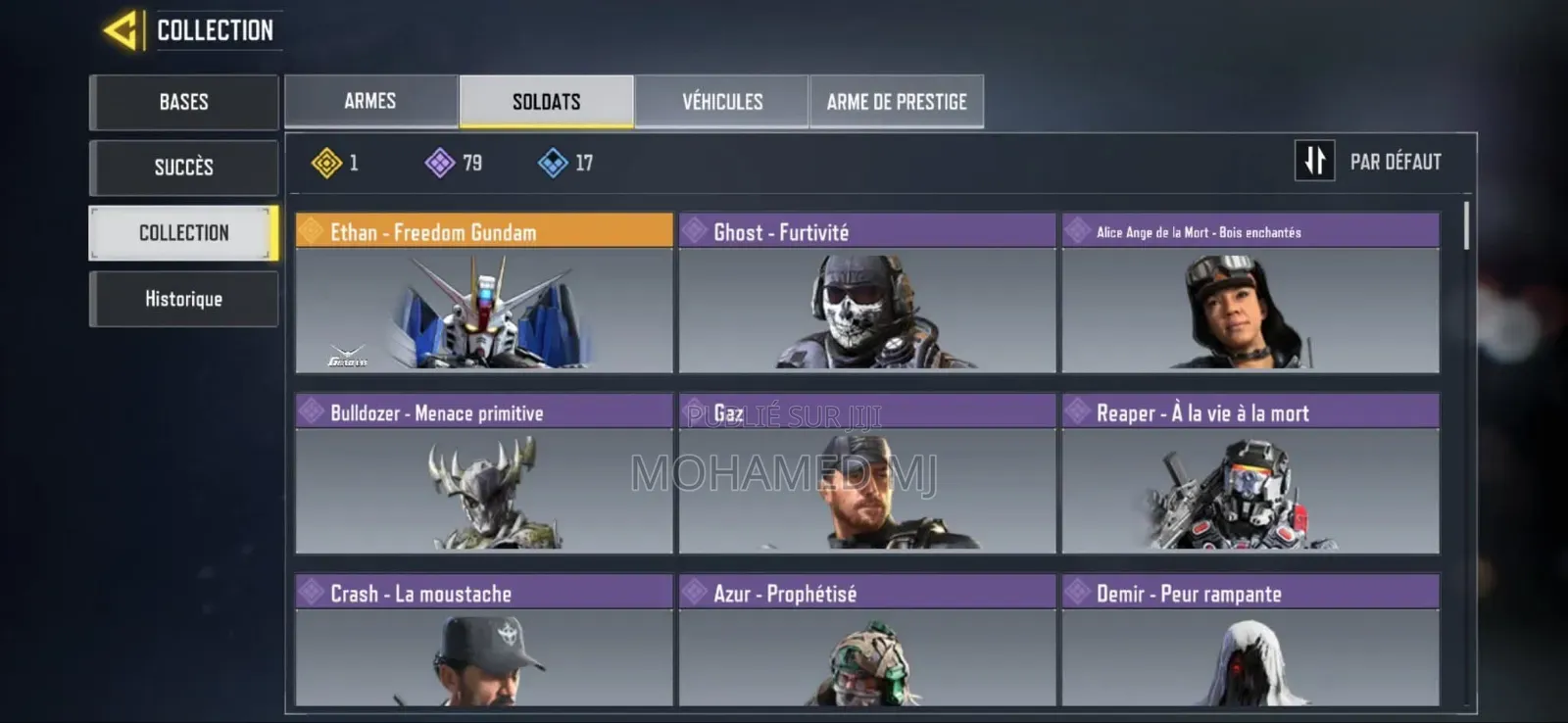Select the Collection side menu entry
This screenshot has height=723, width=1568.
pyautogui.click(x=183, y=233)
